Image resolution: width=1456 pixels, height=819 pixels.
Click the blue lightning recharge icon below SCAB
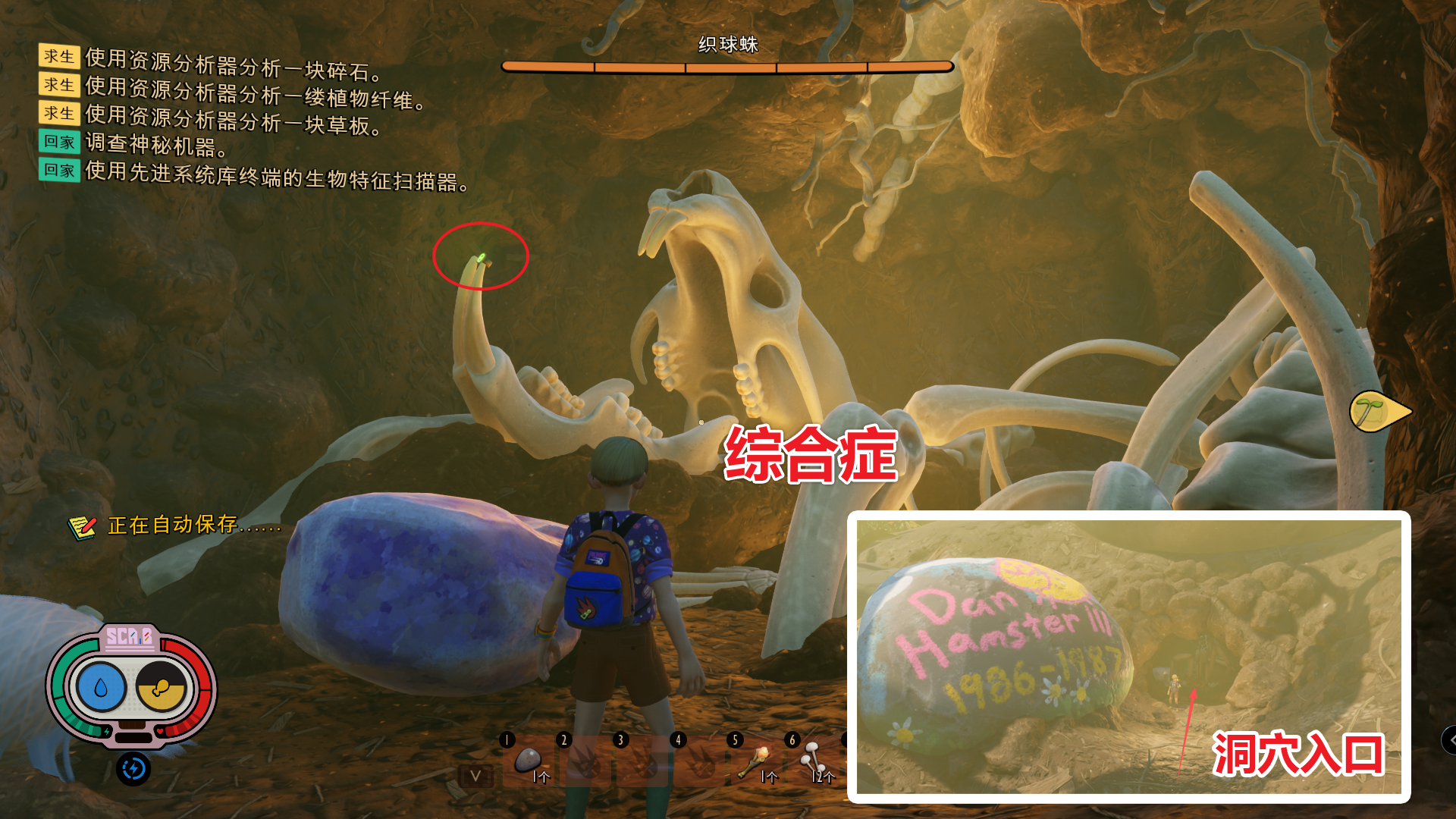point(134,767)
